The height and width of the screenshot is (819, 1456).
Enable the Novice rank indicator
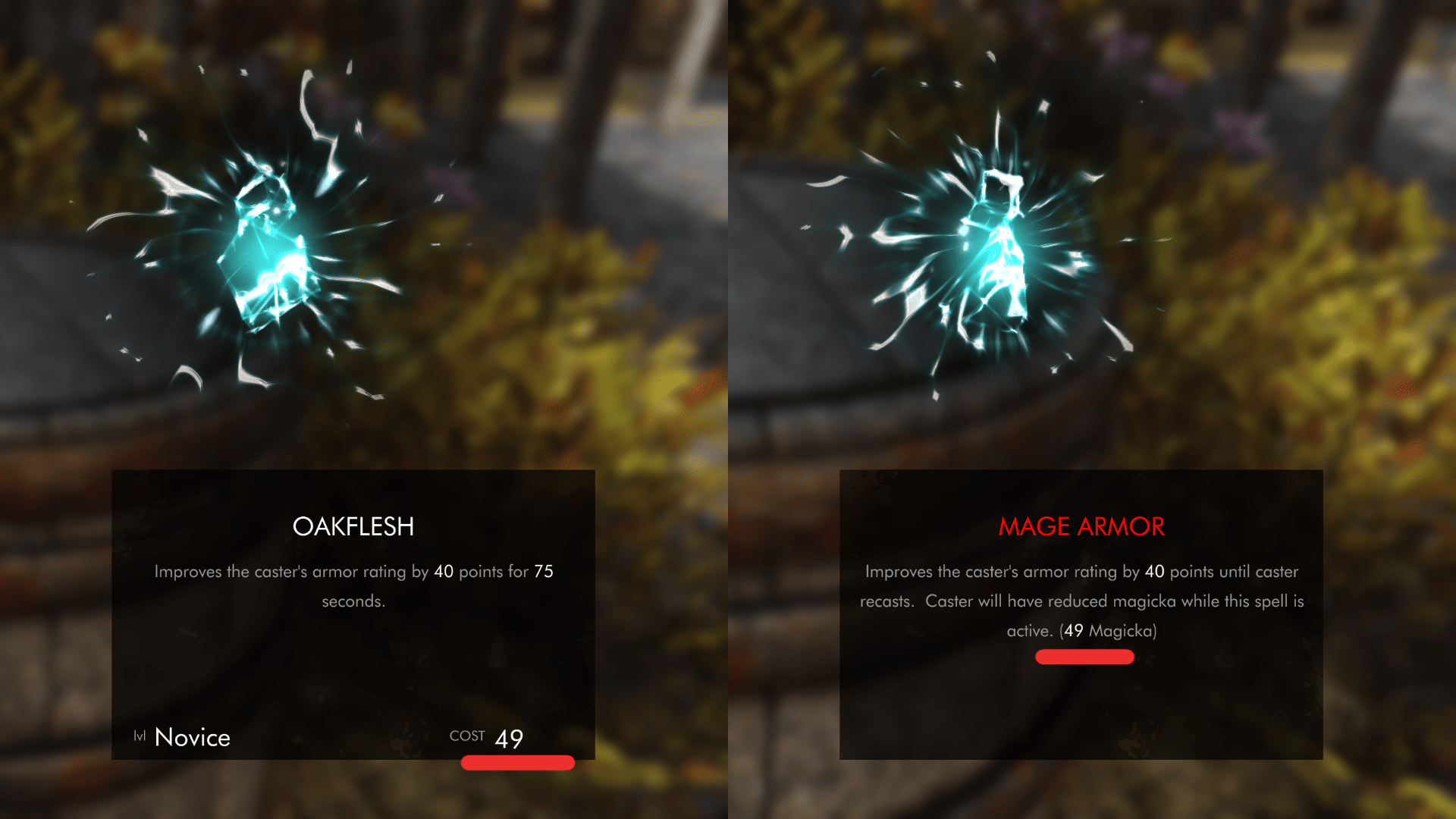[x=190, y=736]
